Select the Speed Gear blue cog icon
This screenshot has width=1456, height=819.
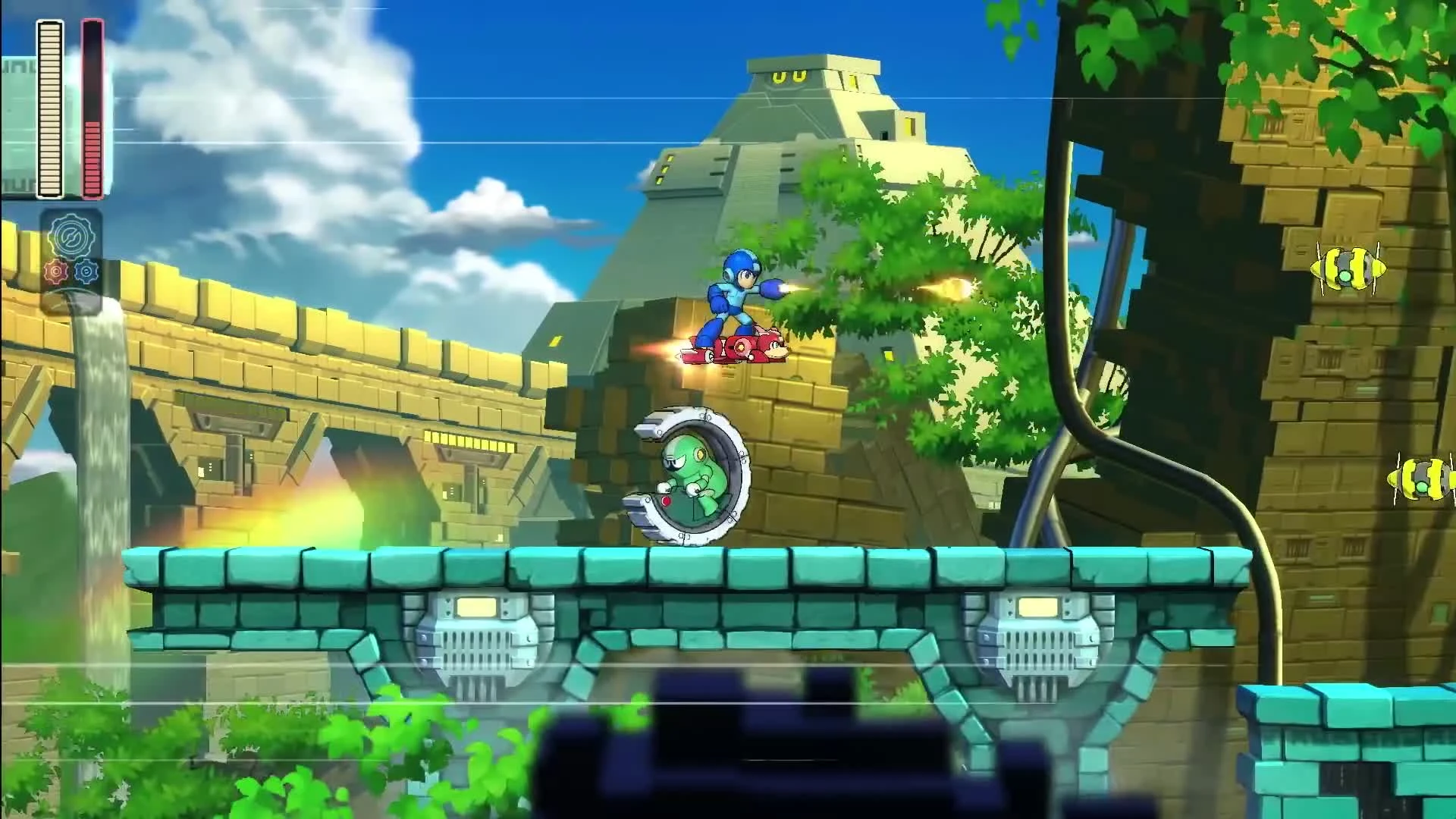coord(86,271)
